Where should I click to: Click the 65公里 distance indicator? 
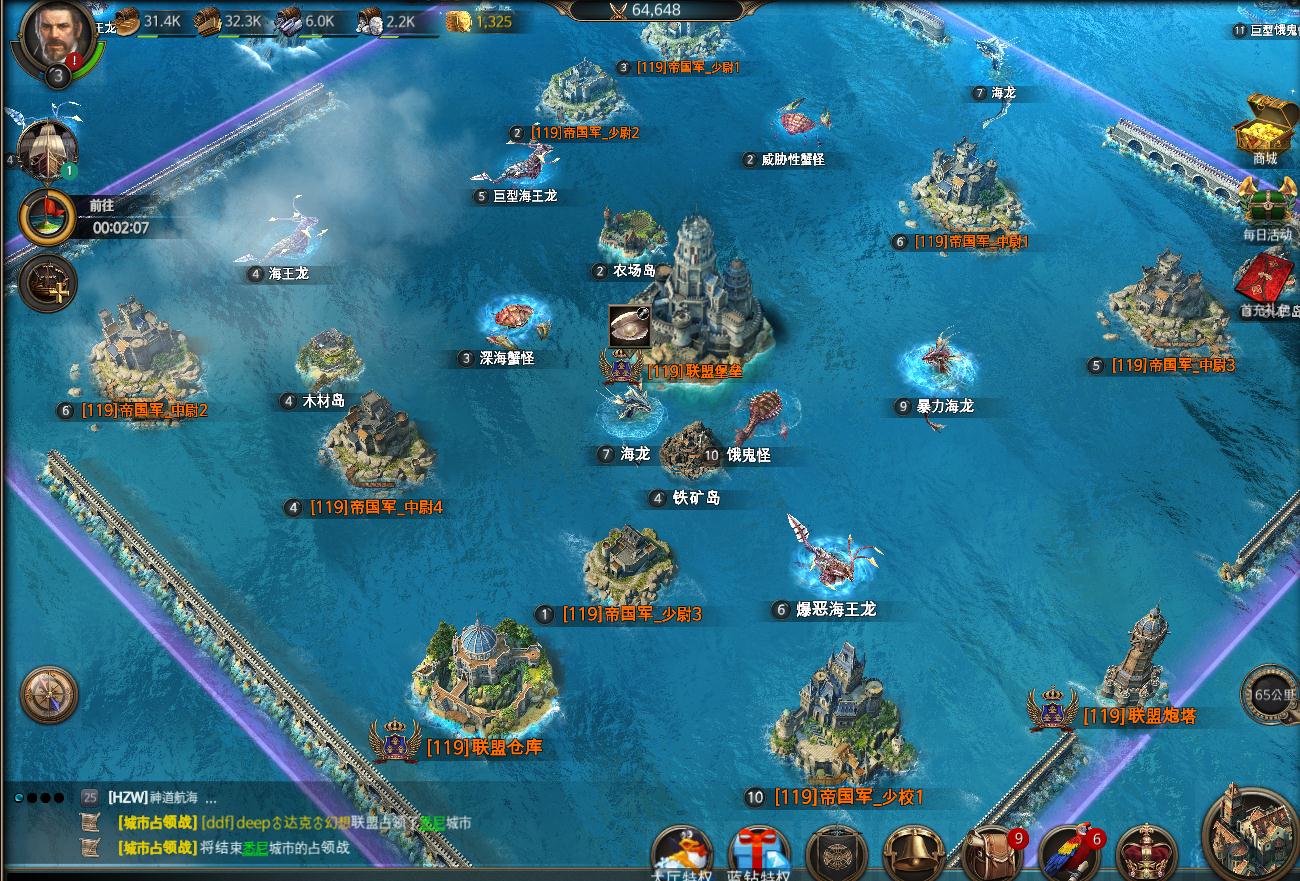click(1270, 694)
